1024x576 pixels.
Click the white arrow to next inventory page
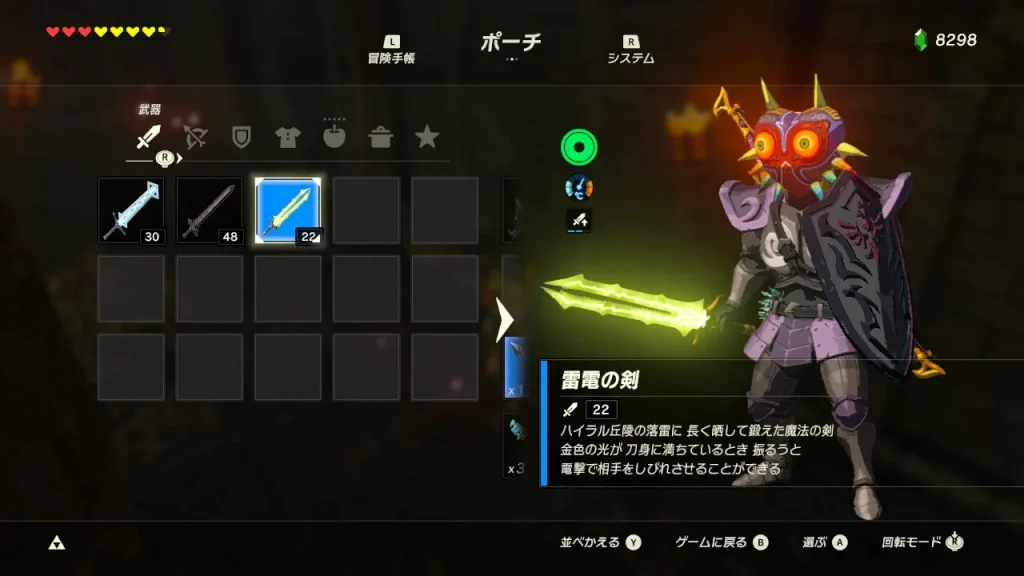pyautogui.click(x=504, y=319)
